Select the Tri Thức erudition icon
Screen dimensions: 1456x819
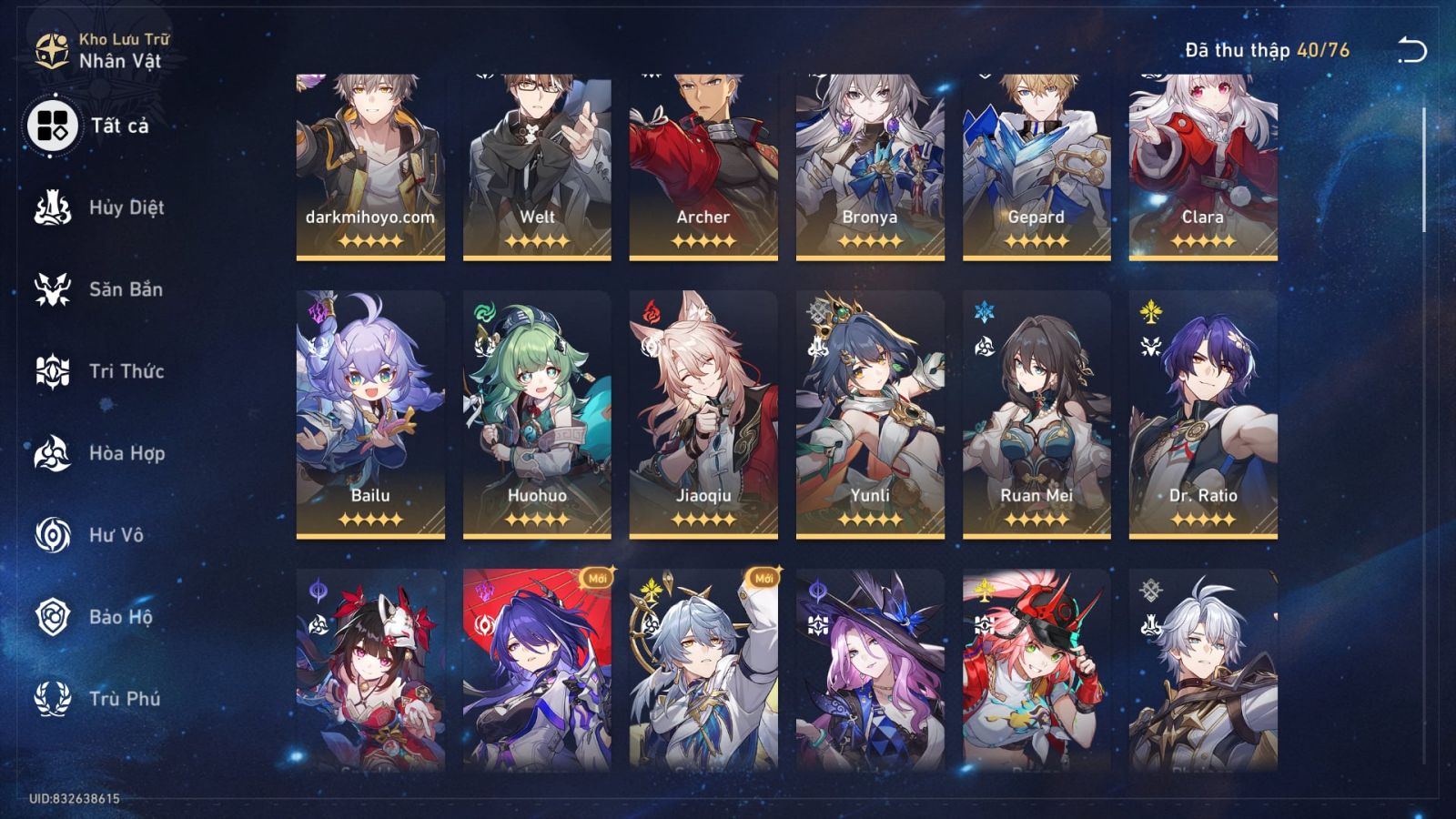click(55, 371)
